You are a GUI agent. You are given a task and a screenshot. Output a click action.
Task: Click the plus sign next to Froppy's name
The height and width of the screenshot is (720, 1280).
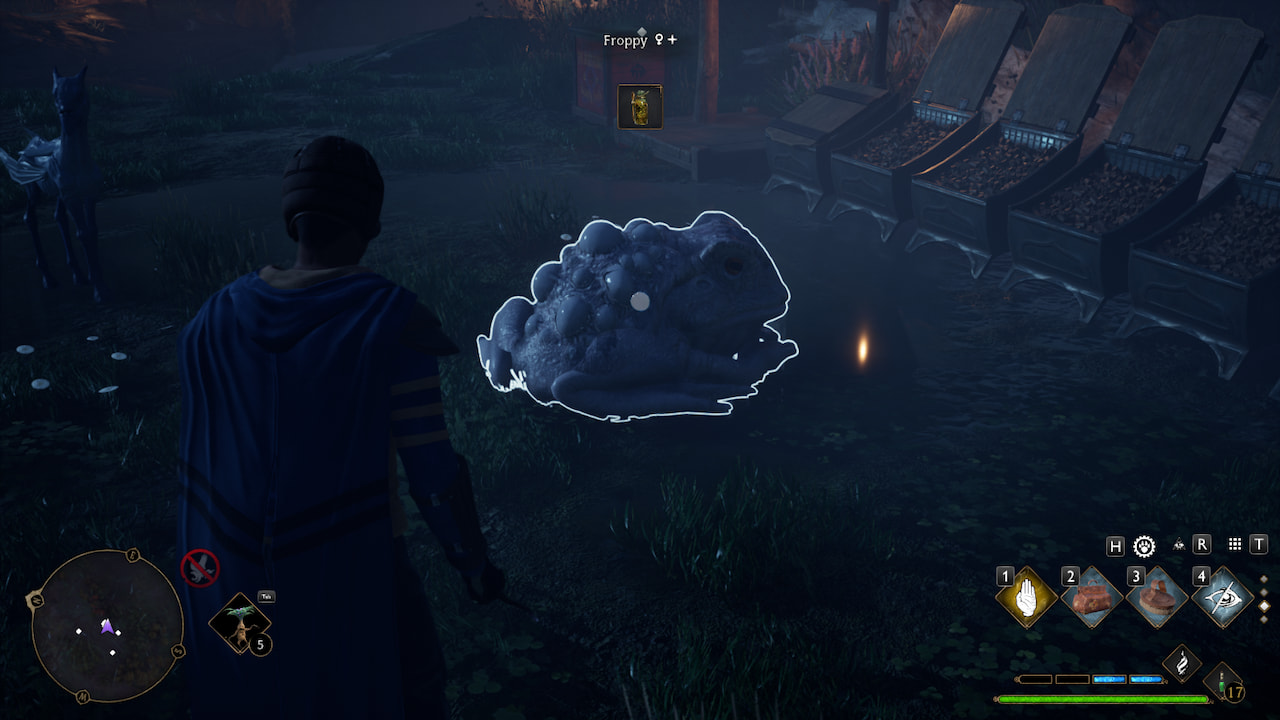[672, 40]
